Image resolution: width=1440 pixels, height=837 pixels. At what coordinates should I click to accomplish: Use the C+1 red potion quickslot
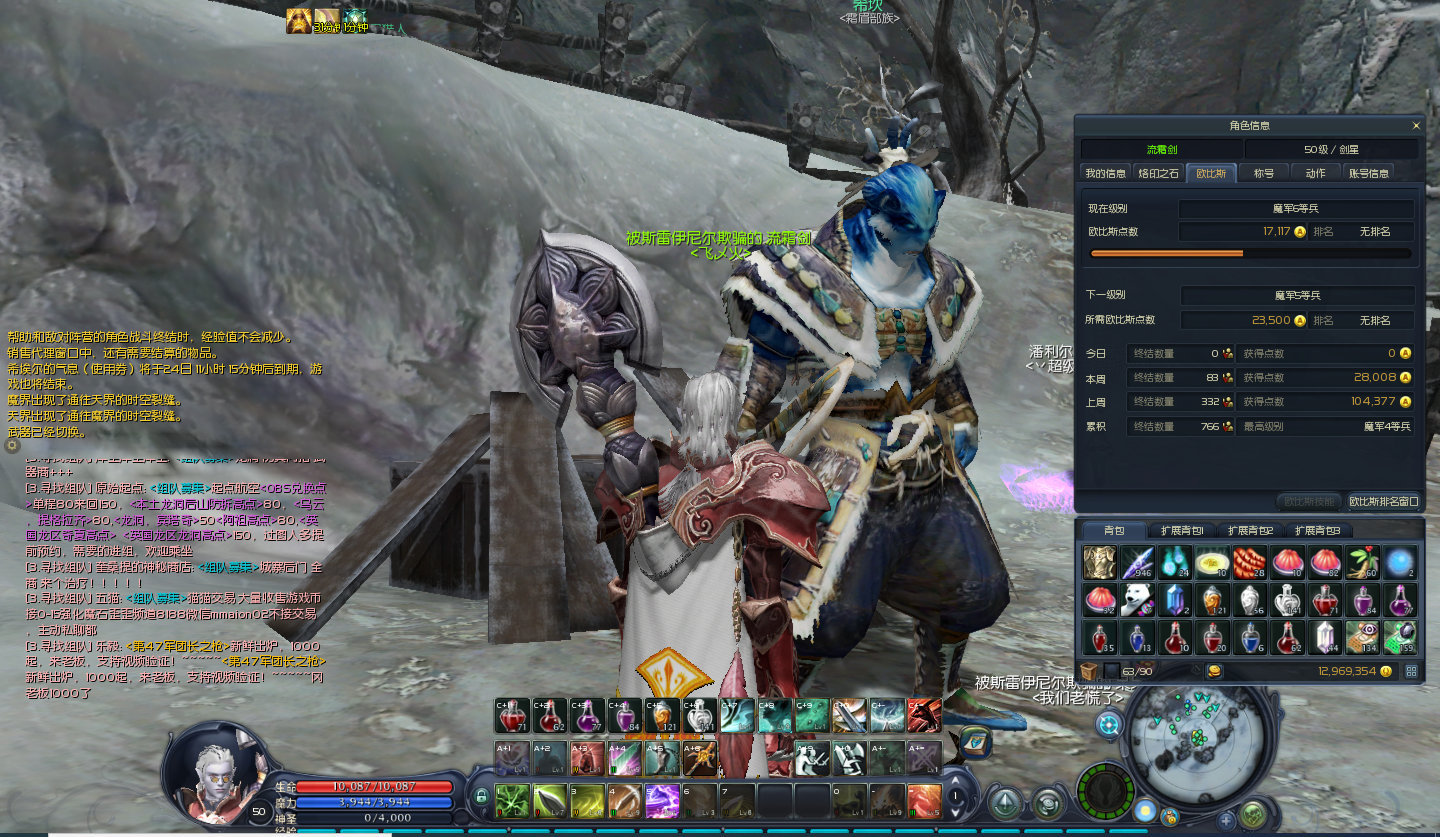(x=511, y=715)
